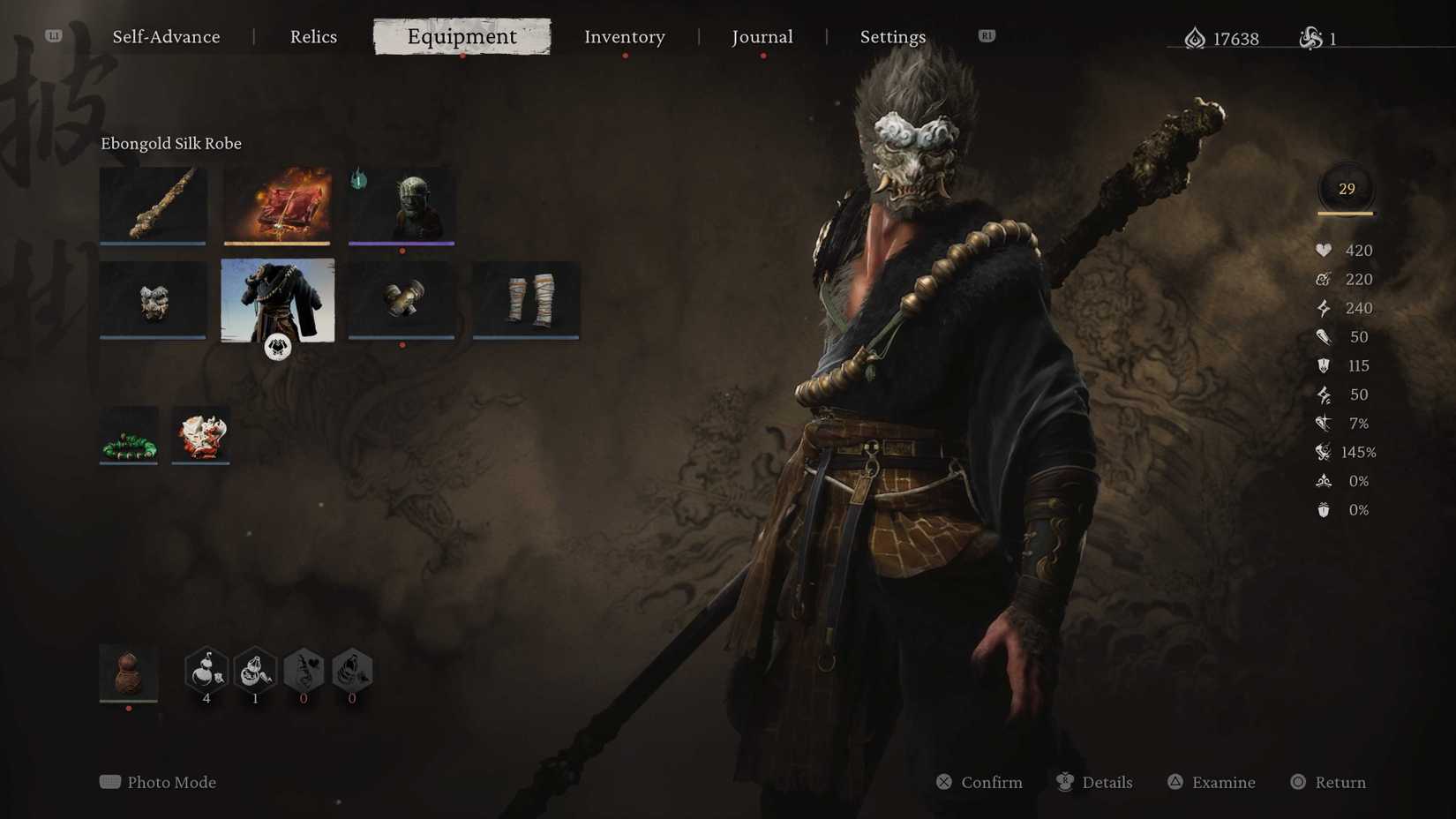
Task: Open the Journal tab
Action: 762,37
